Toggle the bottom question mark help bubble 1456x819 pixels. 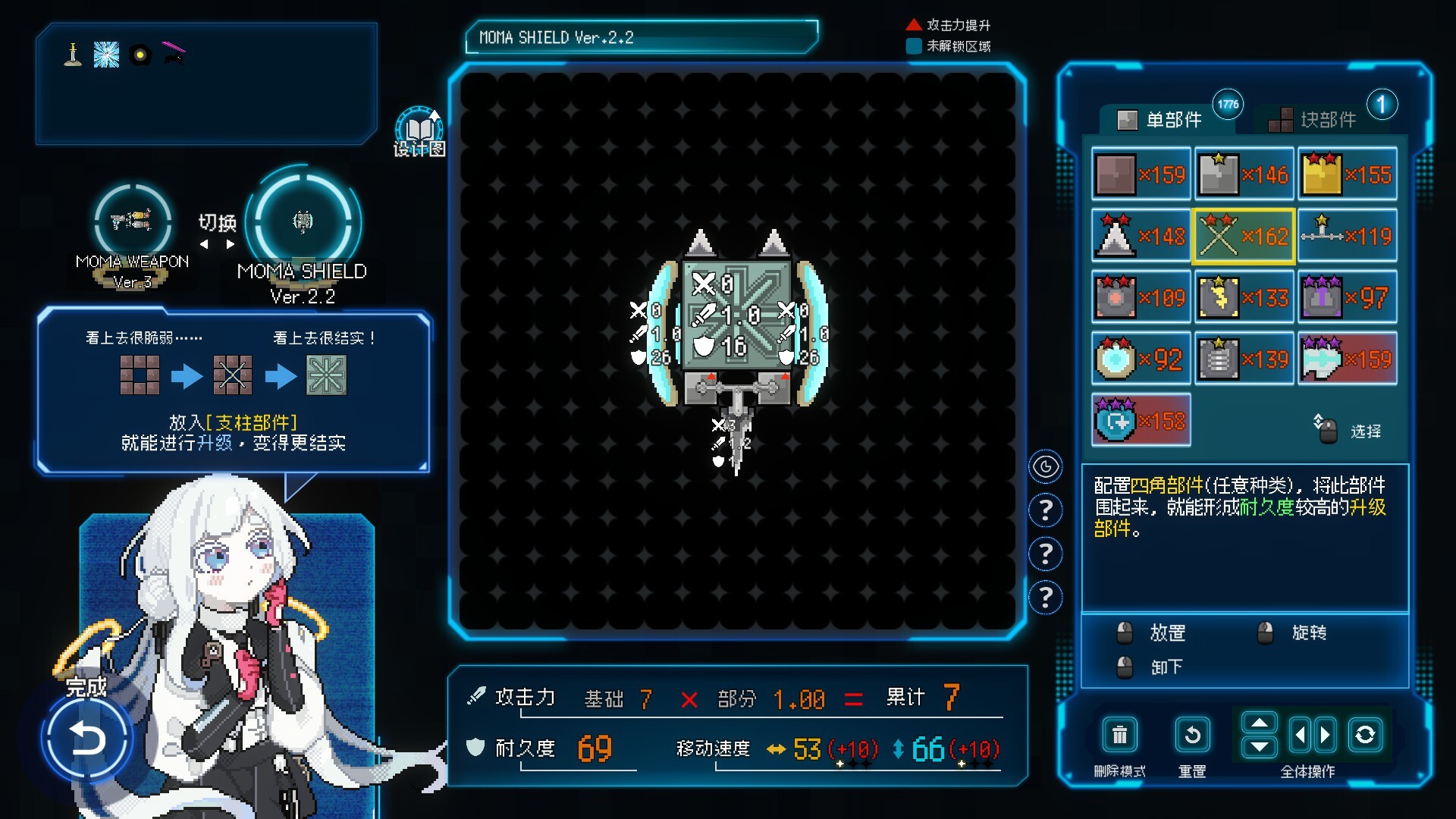tap(1046, 598)
